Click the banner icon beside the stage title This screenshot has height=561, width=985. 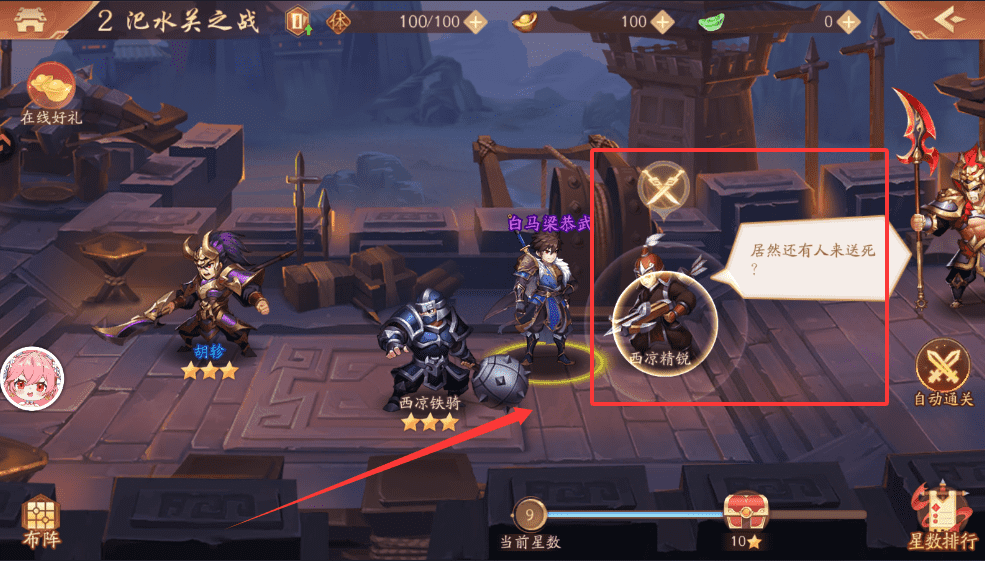297,21
